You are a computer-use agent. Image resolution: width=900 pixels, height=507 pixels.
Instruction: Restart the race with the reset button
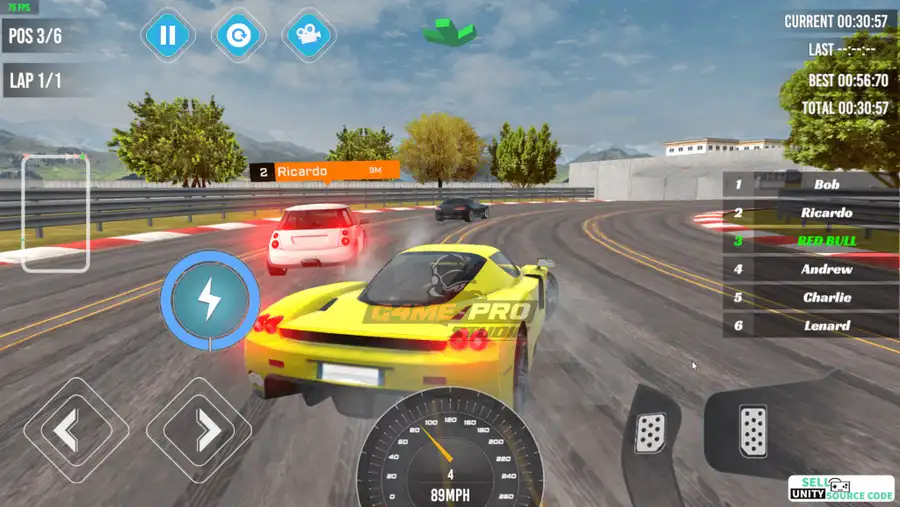point(238,37)
